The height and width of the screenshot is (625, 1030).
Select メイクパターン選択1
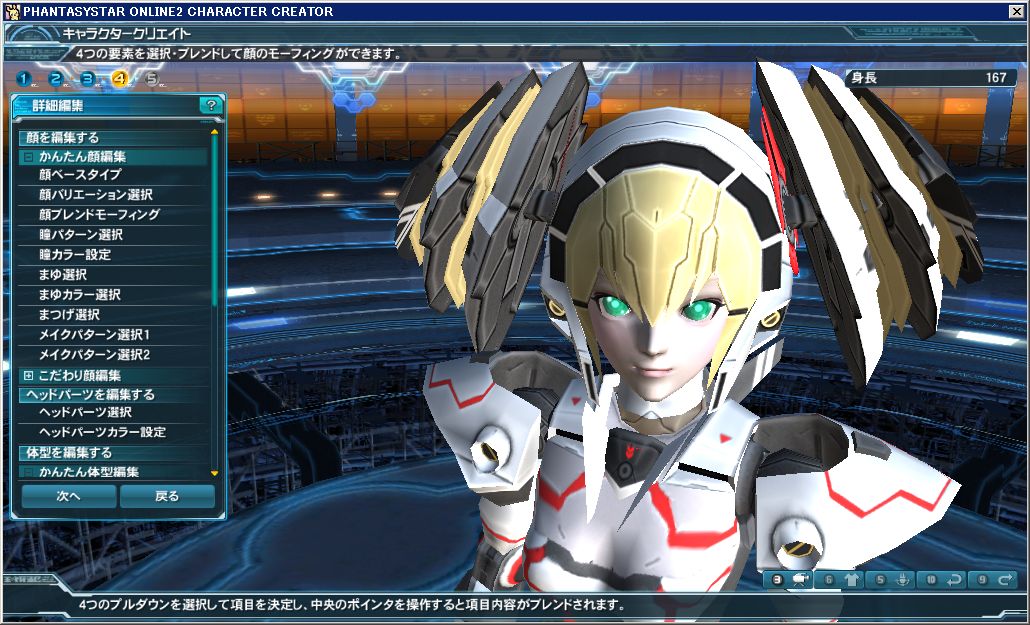94,335
